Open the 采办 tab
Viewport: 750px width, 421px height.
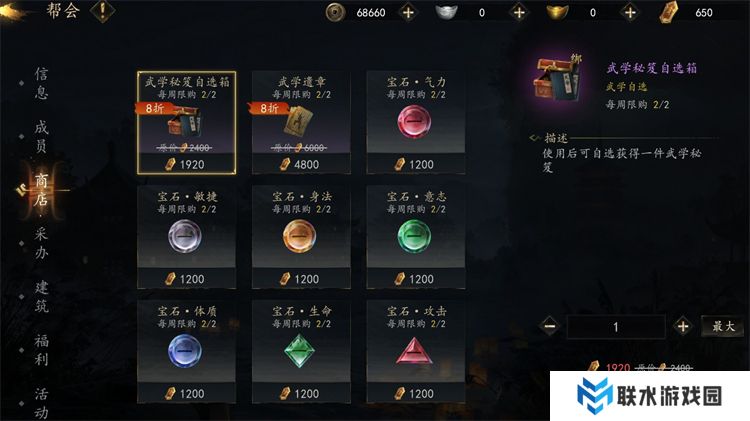click(x=41, y=244)
